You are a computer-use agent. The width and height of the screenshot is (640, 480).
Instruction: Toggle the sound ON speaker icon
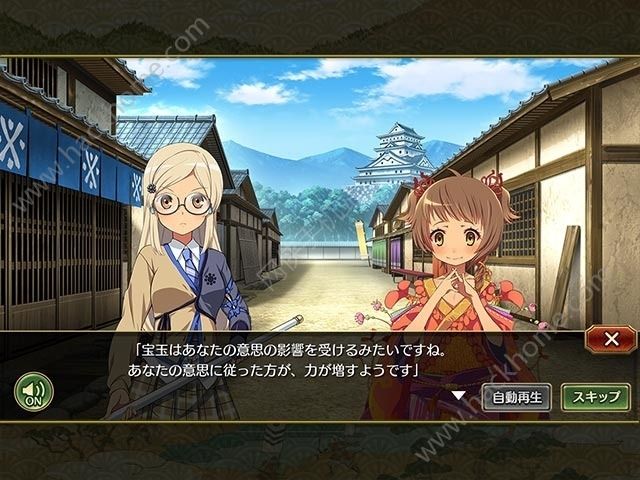pyautogui.click(x=33, y=390)
